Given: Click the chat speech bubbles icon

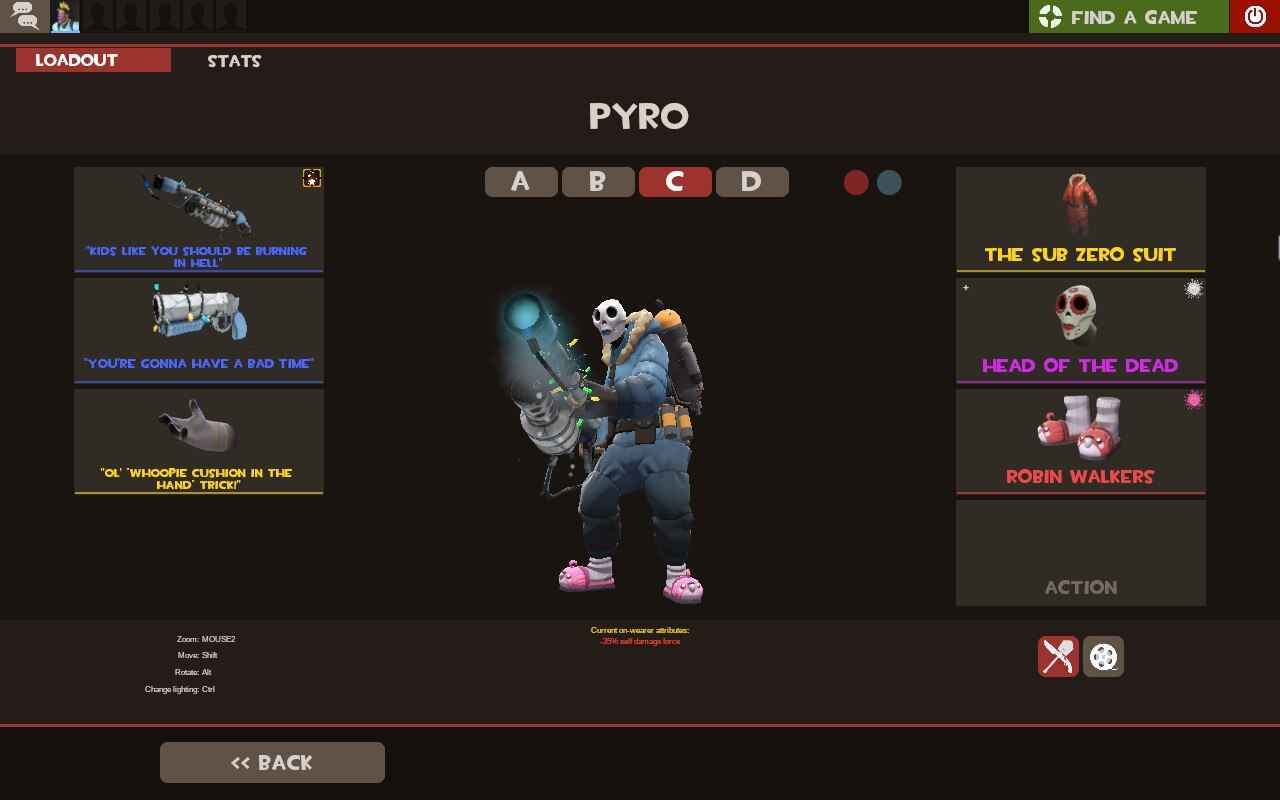Looking at the screenshot, I should pos(22,16).
